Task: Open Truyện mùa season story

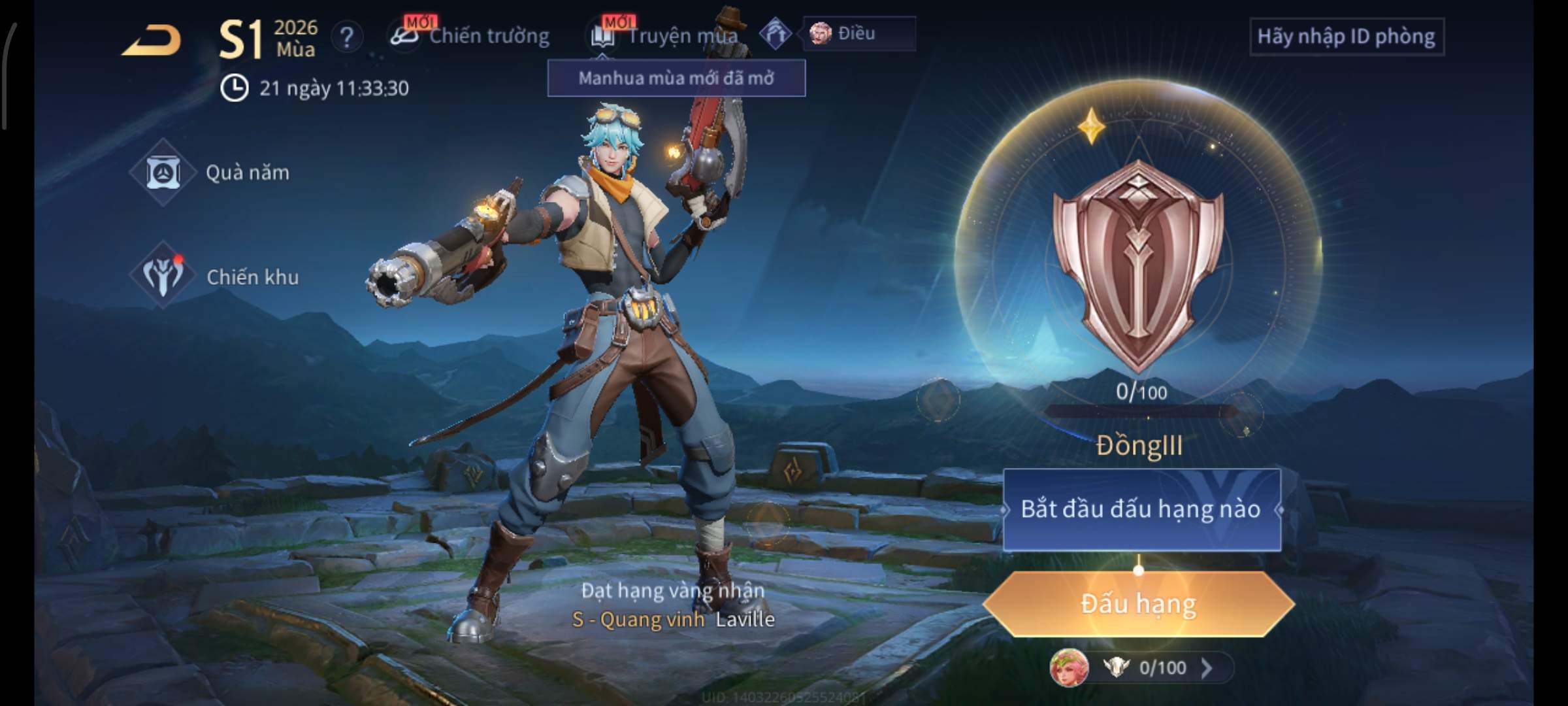Action: [x=666, y=36]
